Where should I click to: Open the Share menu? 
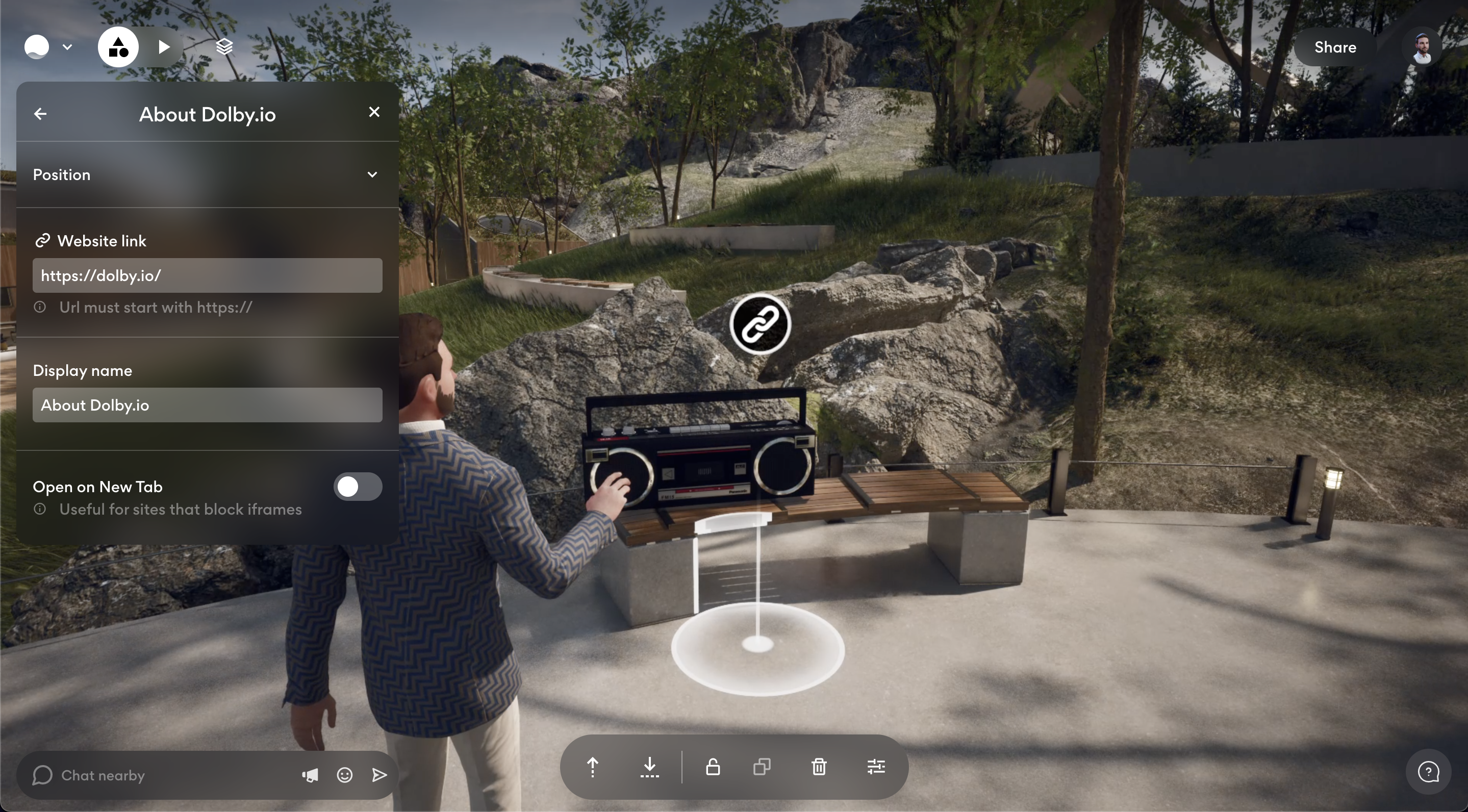tap(1335, 47)
